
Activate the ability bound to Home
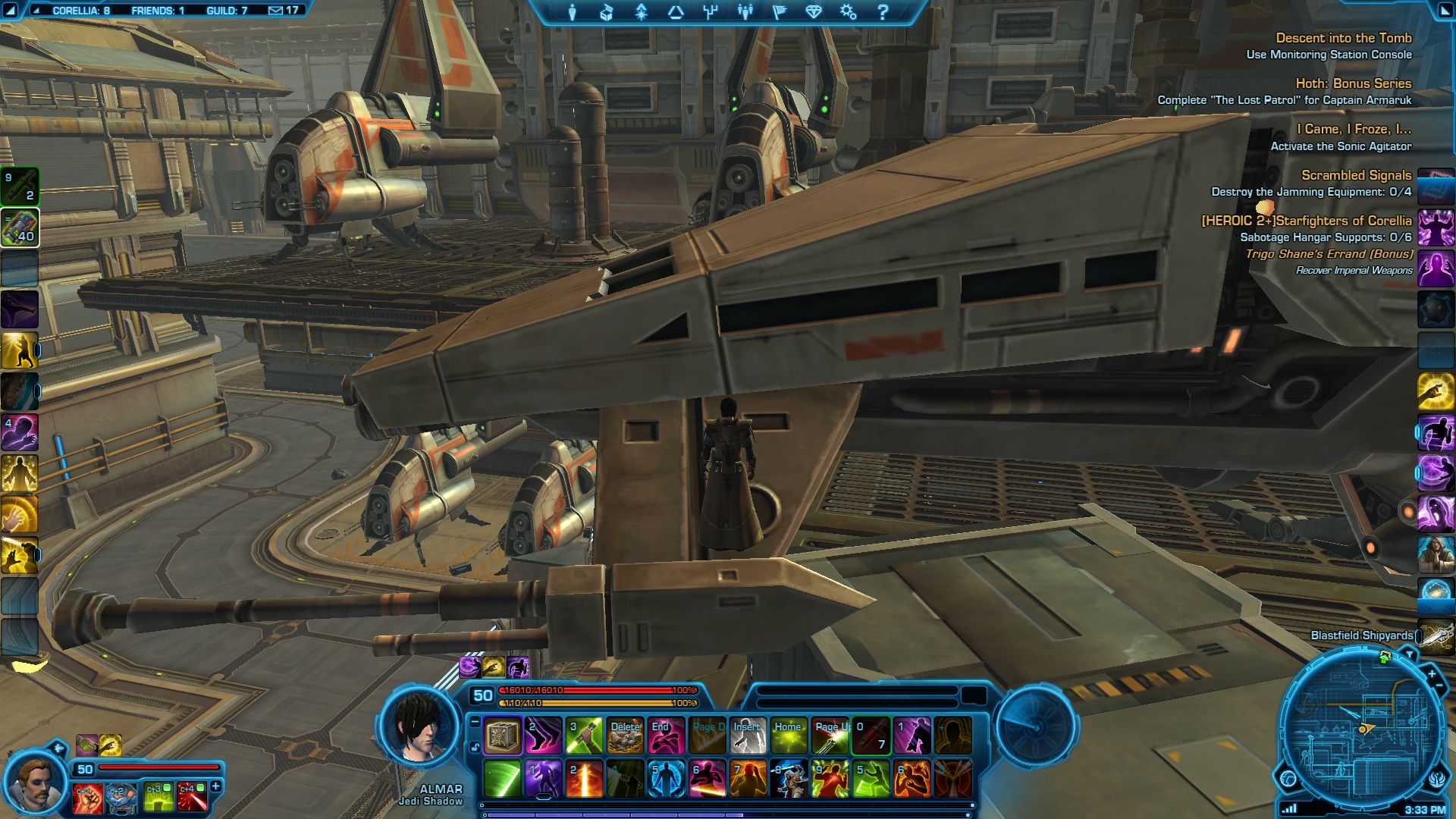click(x=789, y=736)
